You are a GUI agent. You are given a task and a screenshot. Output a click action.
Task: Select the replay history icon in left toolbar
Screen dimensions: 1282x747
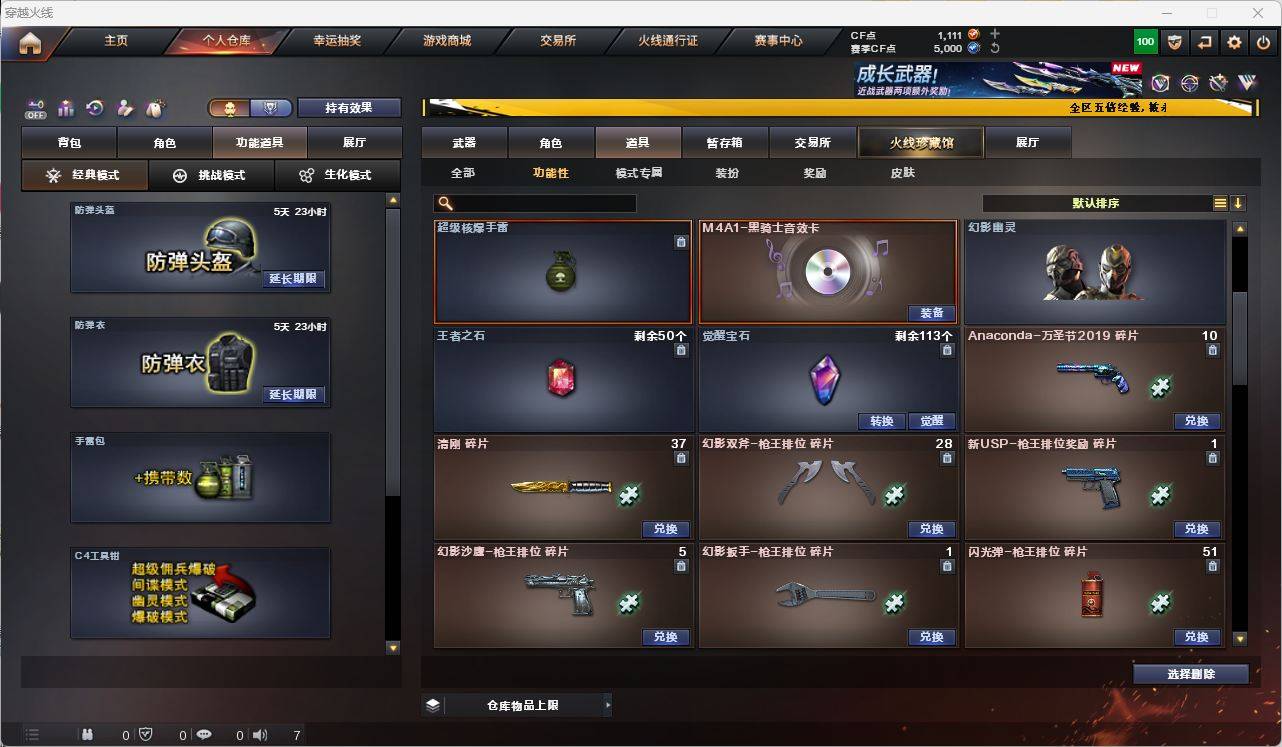point(93,107)
